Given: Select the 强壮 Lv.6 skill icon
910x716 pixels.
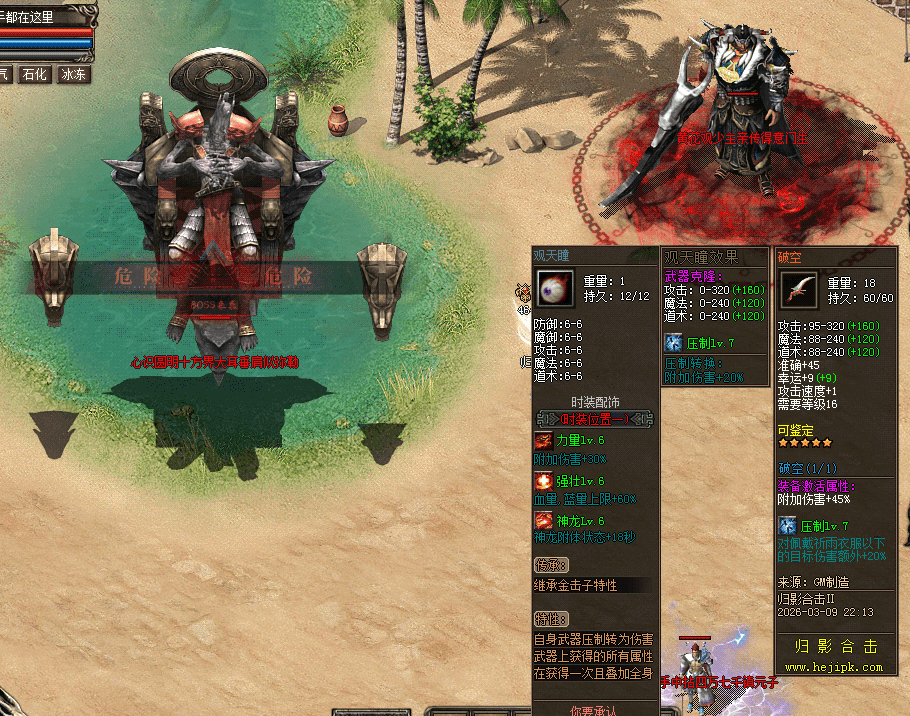Looking at the screenshot, I should pyautogui.click(x=543, y=482).
